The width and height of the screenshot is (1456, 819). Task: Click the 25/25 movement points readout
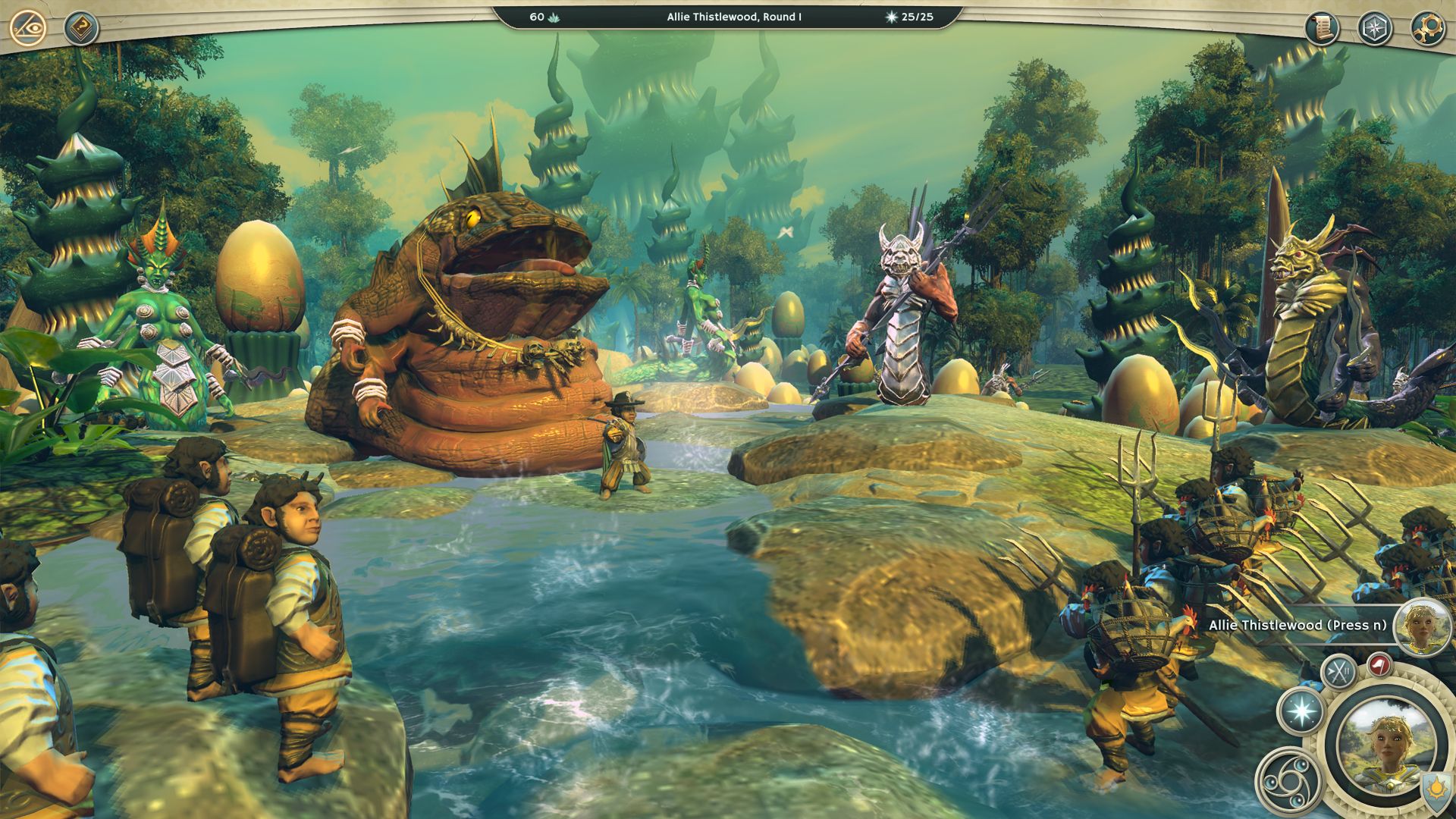918,17
